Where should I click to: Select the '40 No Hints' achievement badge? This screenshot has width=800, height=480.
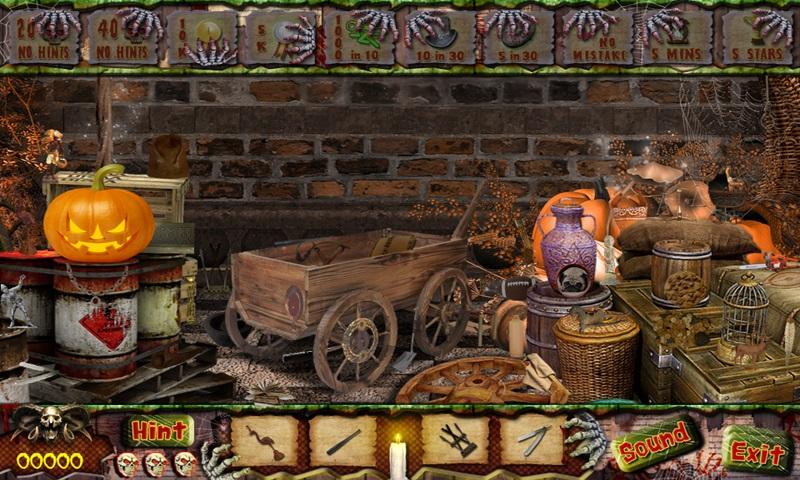point(122,36)
